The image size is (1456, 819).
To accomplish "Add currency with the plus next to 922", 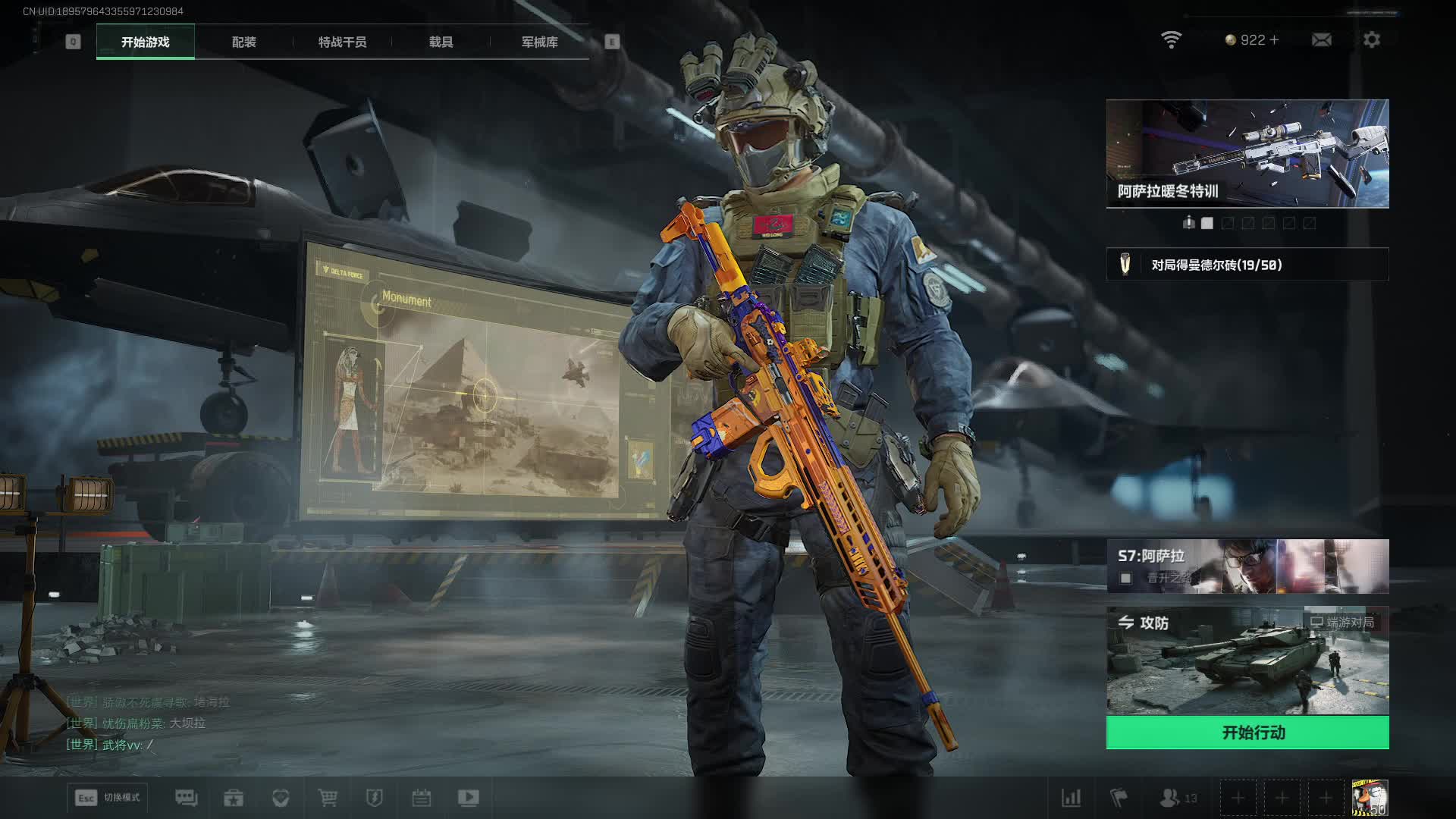I will click(x=1274, y=39).
